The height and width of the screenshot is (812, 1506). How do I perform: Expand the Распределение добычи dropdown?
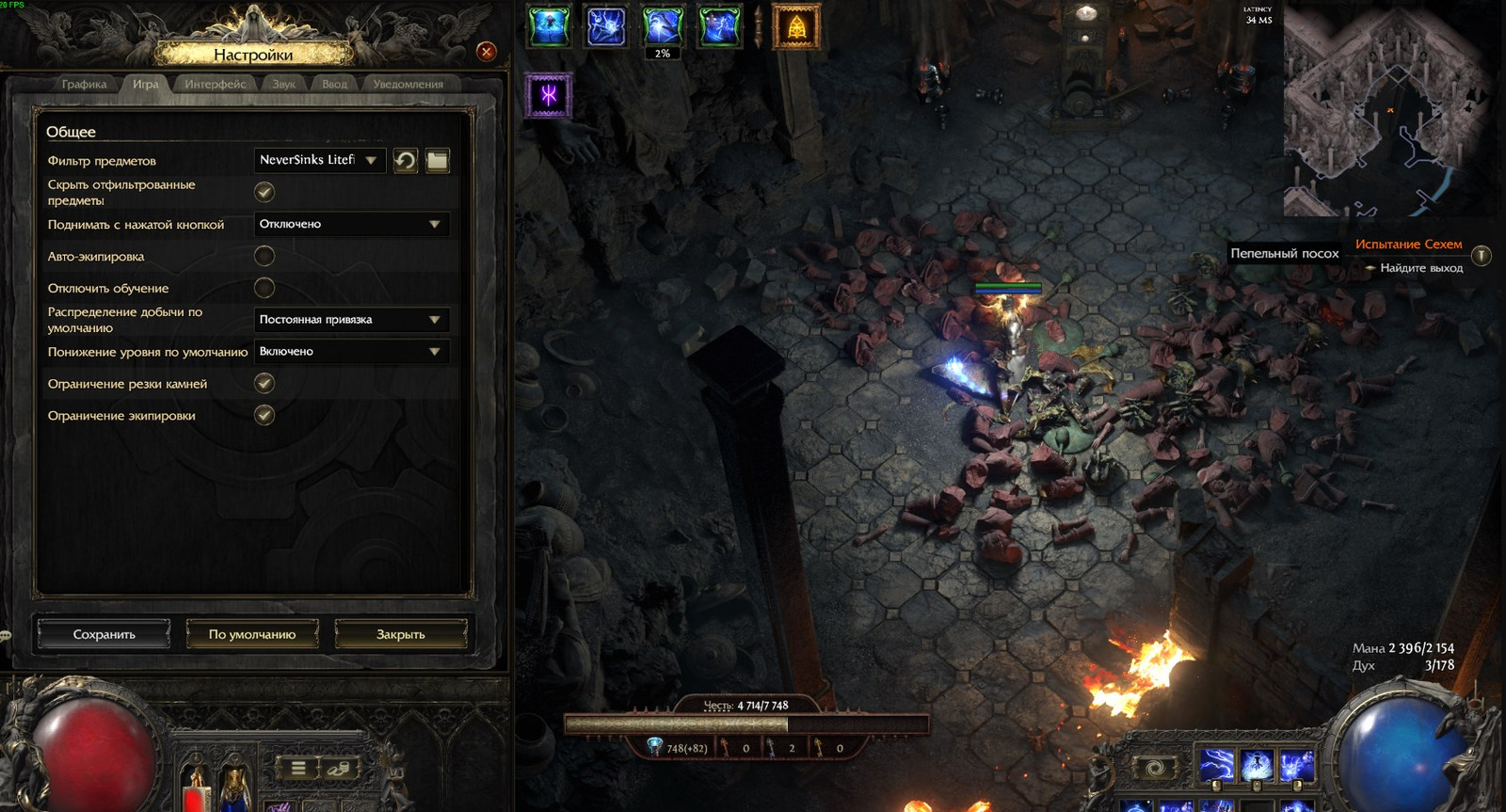[x=350, y=320]
